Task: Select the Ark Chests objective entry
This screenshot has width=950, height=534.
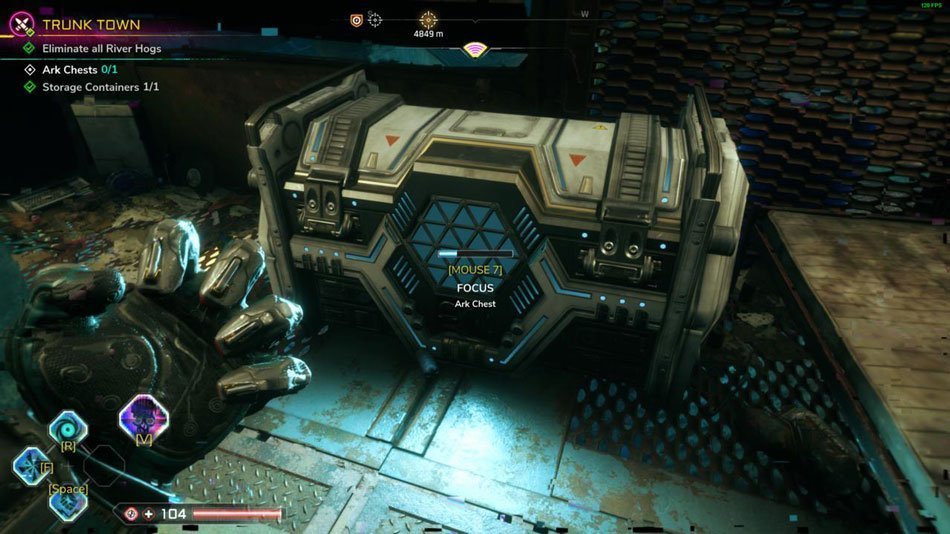Action: point(83,70)
